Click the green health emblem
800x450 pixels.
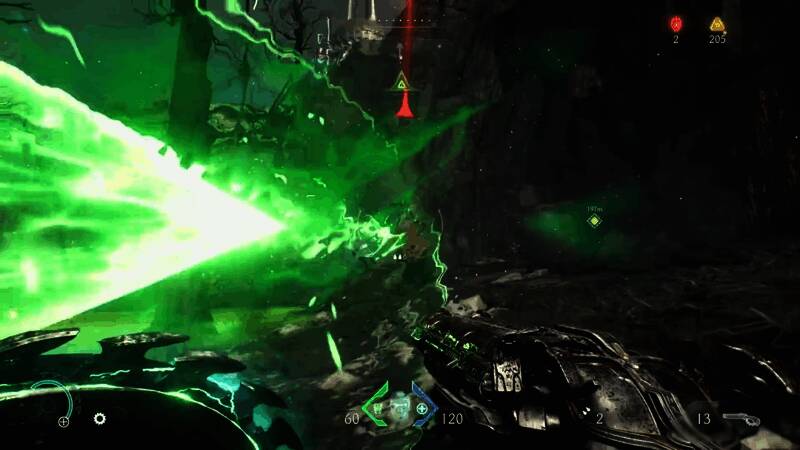pos(380,408)
